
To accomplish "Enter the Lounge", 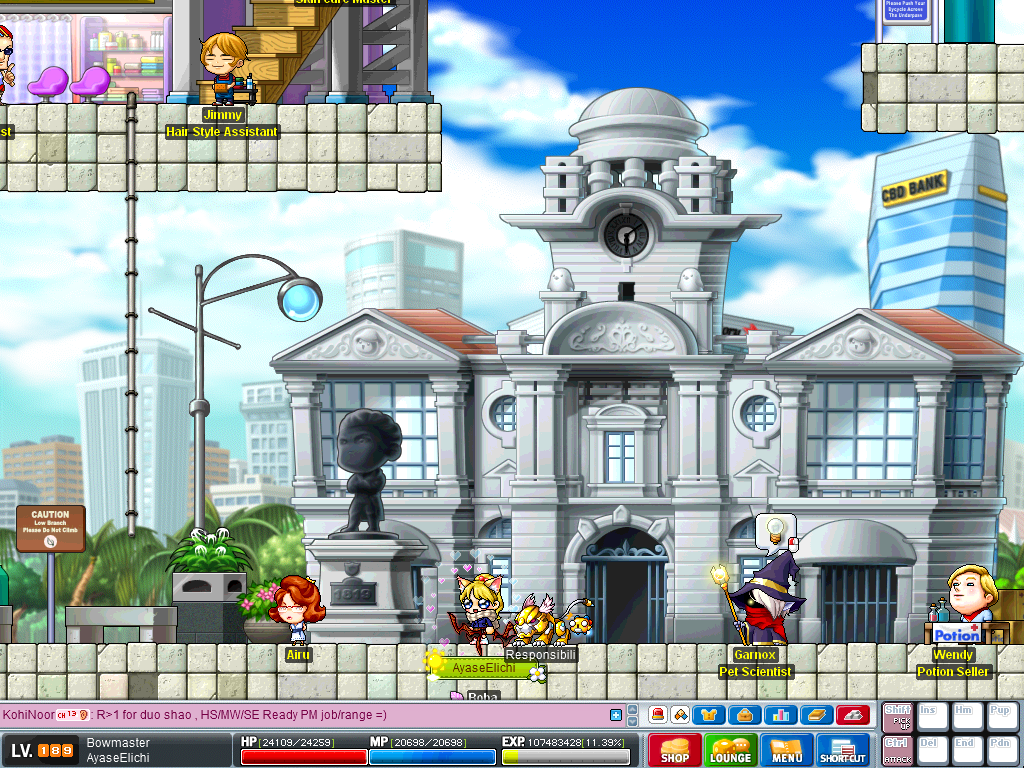I will pyautogui.click(x=730, y=750).
